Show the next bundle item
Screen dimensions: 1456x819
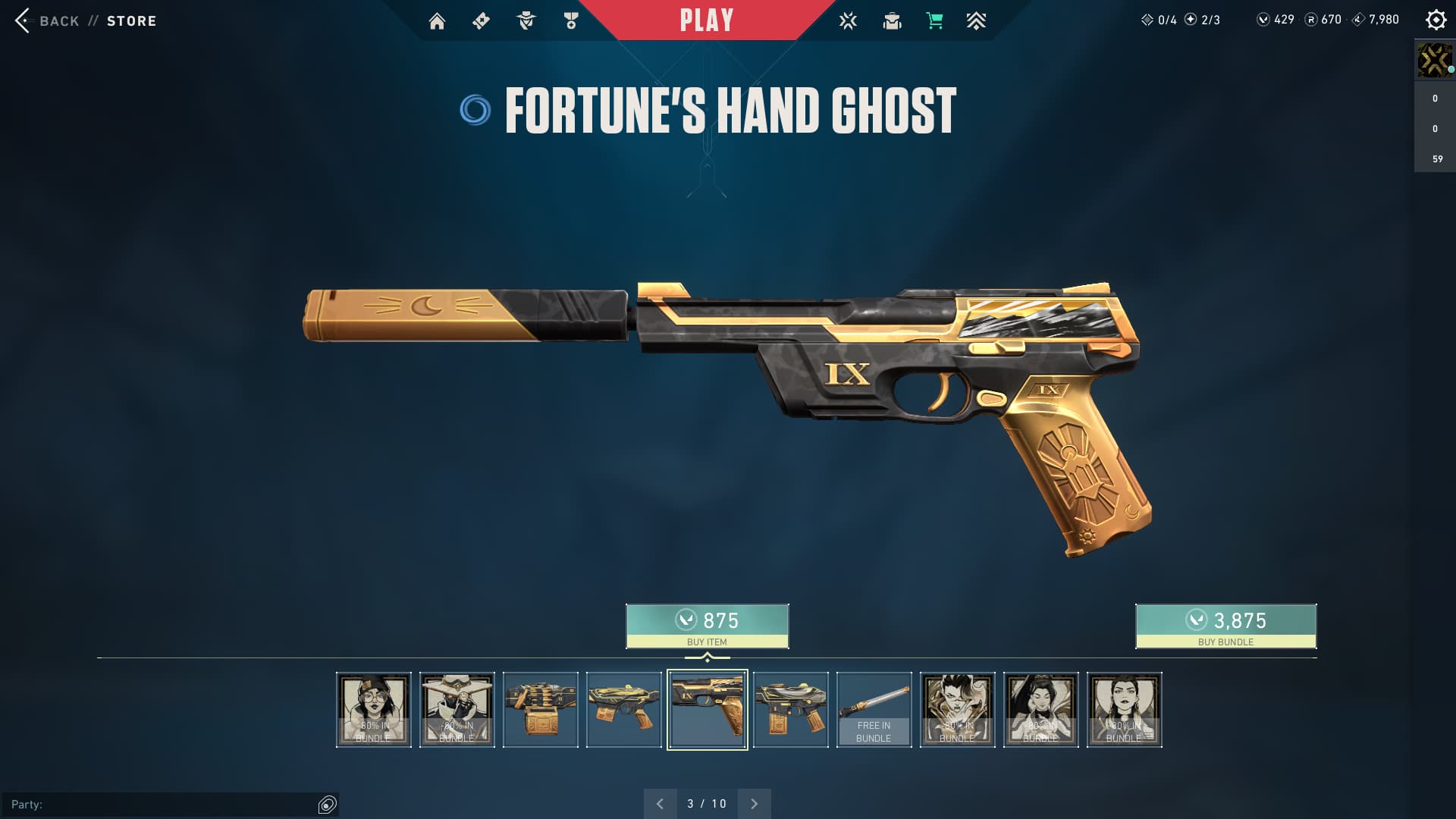(x=754, y=804)
